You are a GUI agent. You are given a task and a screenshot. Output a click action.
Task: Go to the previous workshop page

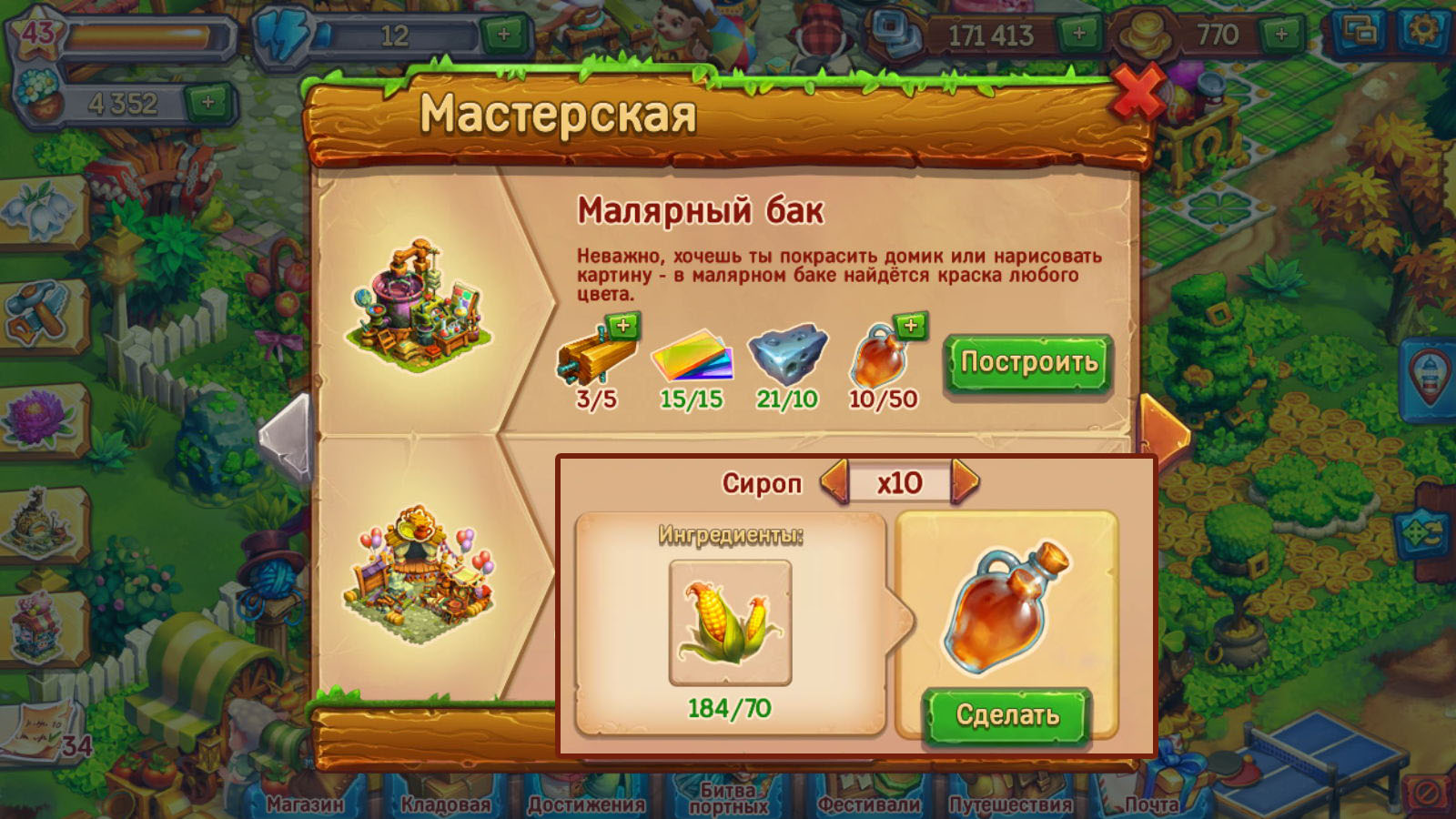pos(286,437)
